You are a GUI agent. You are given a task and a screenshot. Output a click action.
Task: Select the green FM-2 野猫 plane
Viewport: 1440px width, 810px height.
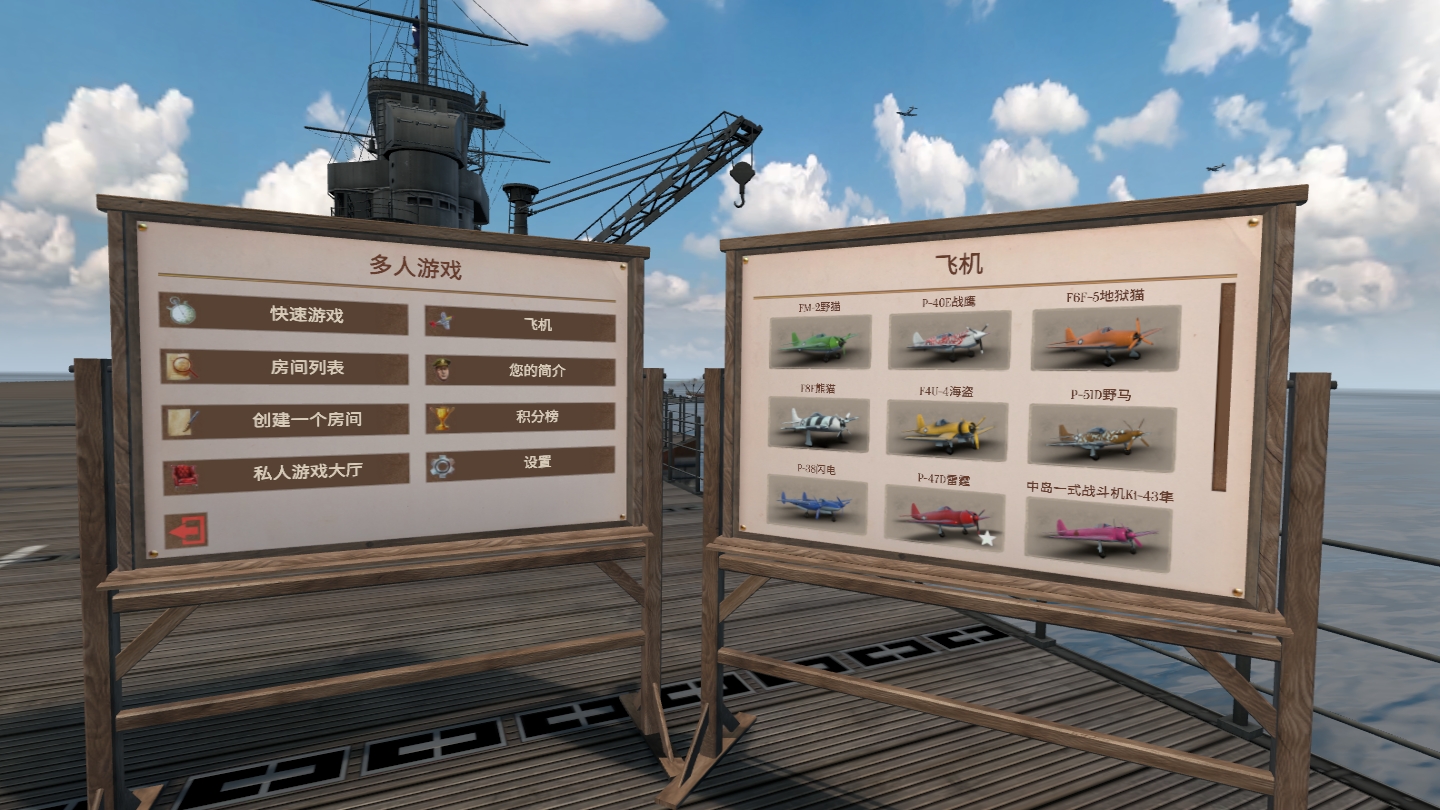pos(820,342)
